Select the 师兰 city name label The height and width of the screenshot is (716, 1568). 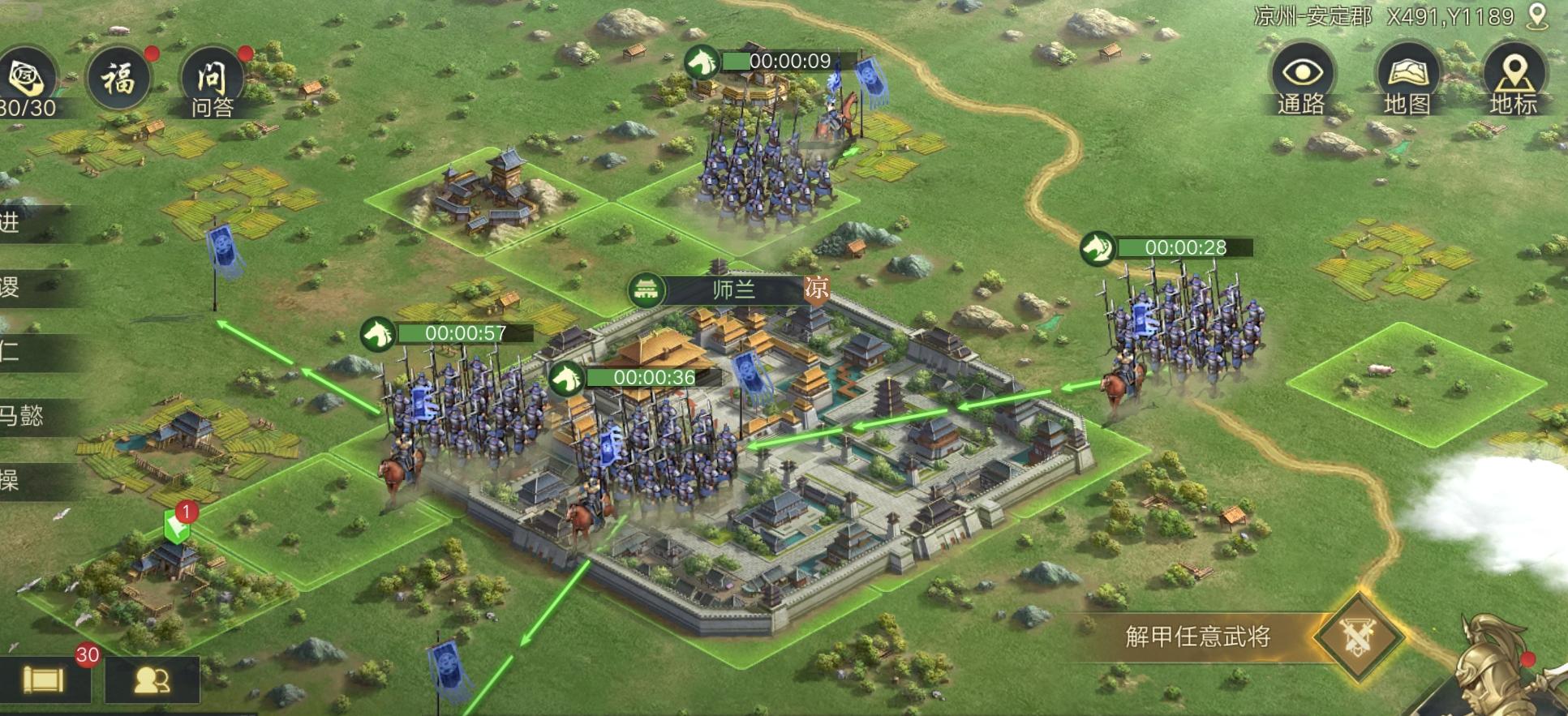click(732, 289)
